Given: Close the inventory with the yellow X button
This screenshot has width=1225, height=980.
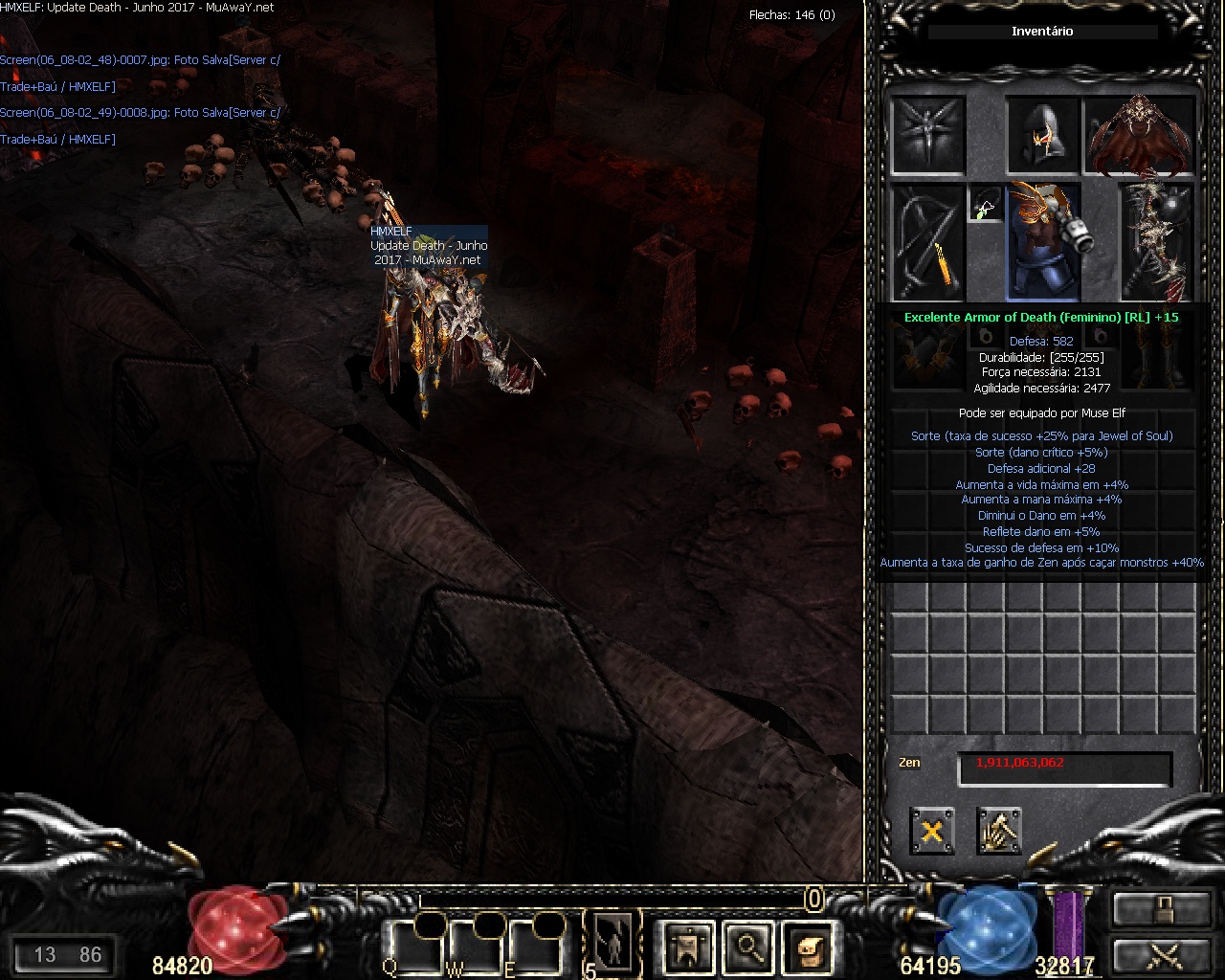Looking at the screenshot, I should (931, 830).
